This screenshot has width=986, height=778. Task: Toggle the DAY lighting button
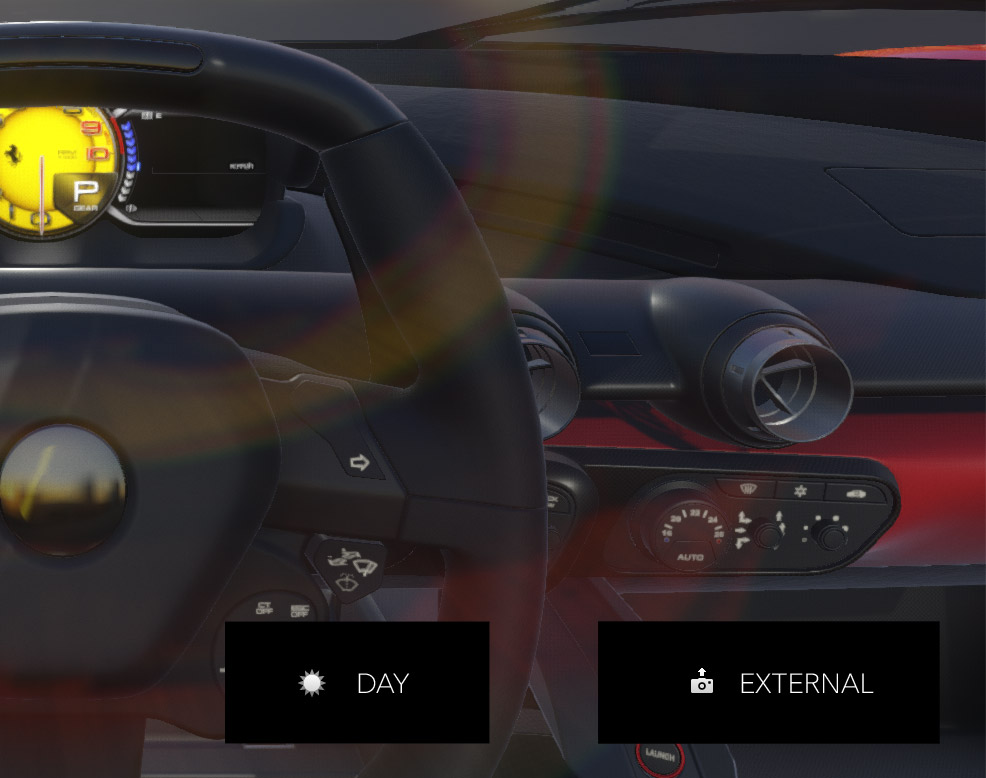pyautogui.click(x=357, y=683)
